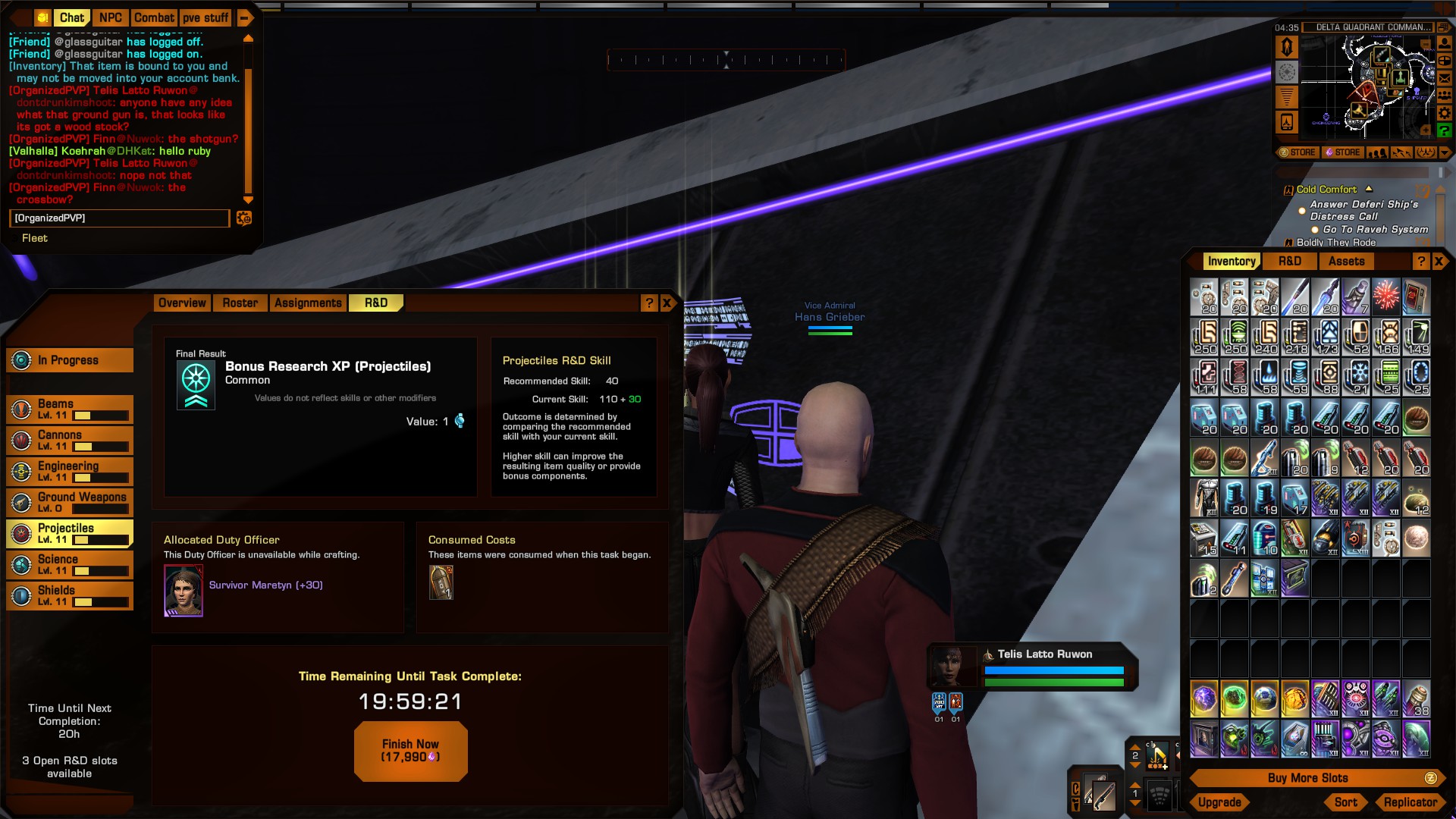This screenshot has width=1456, height=819.
Task: Click the inventory Upgrade button
Action: tap(1219, 802)
